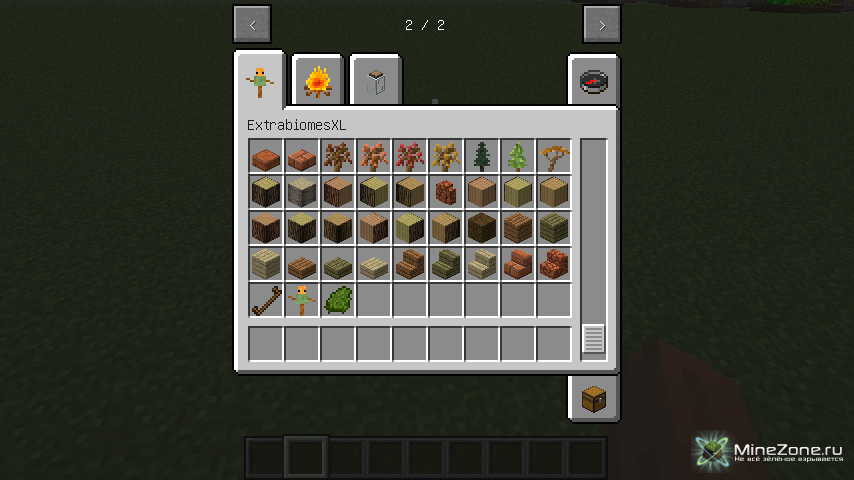This screenshot has height=480, width=854.
Task: Go to the previous creative tab page
Action: [x=252, y=25]
